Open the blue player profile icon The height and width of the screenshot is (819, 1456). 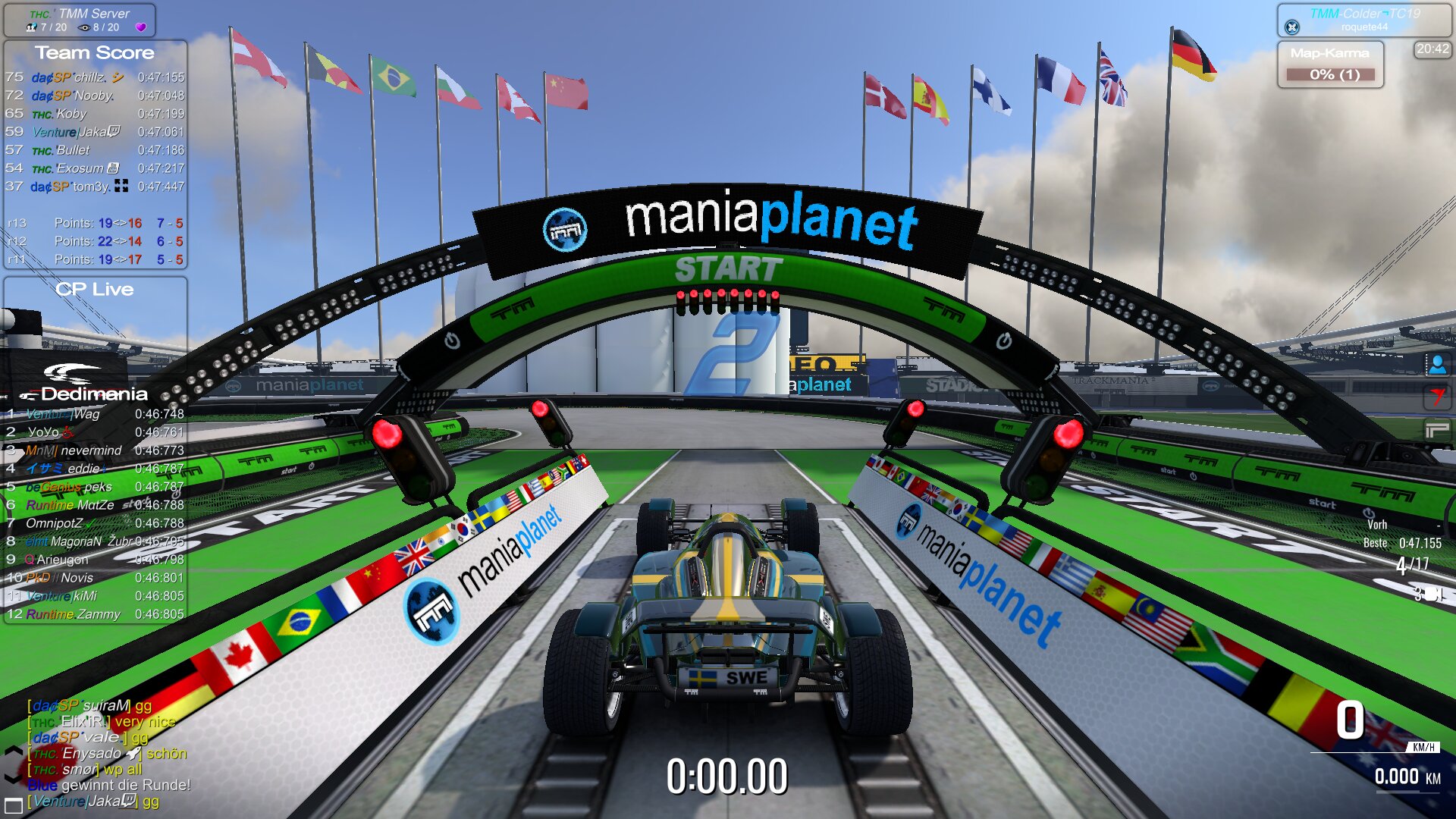(1437, 365)
